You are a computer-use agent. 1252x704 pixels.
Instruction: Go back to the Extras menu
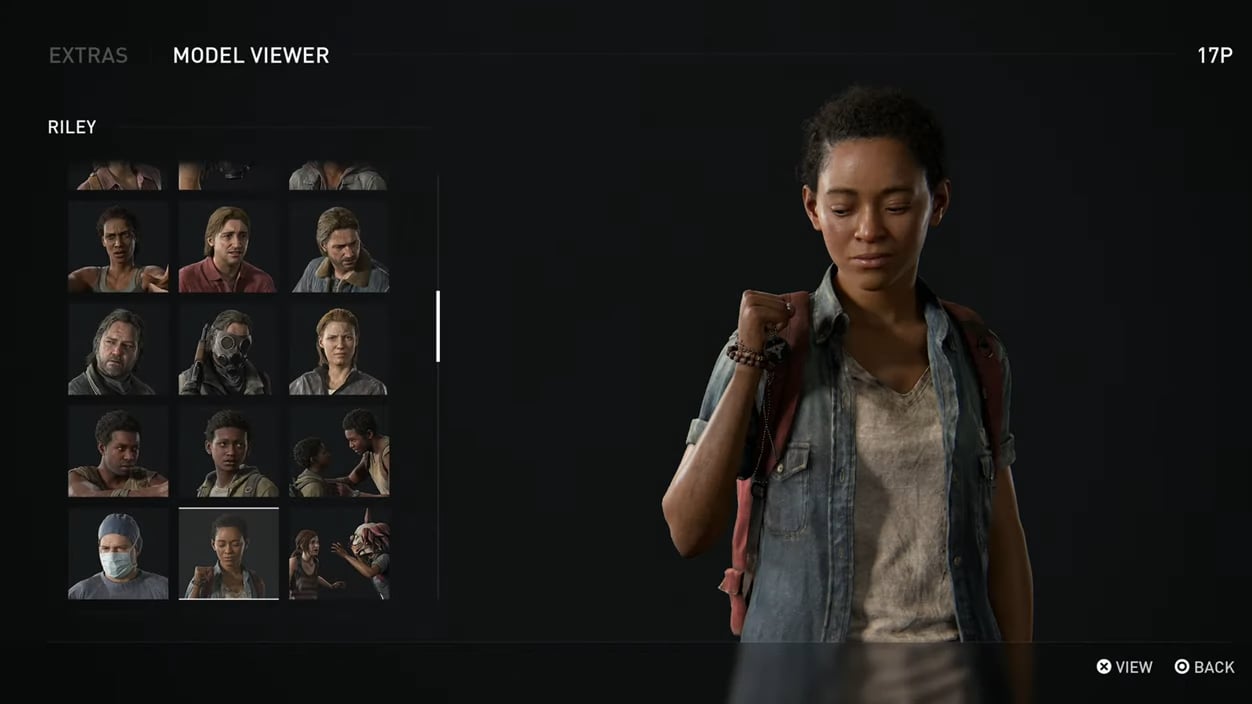(x=88, y=56)
